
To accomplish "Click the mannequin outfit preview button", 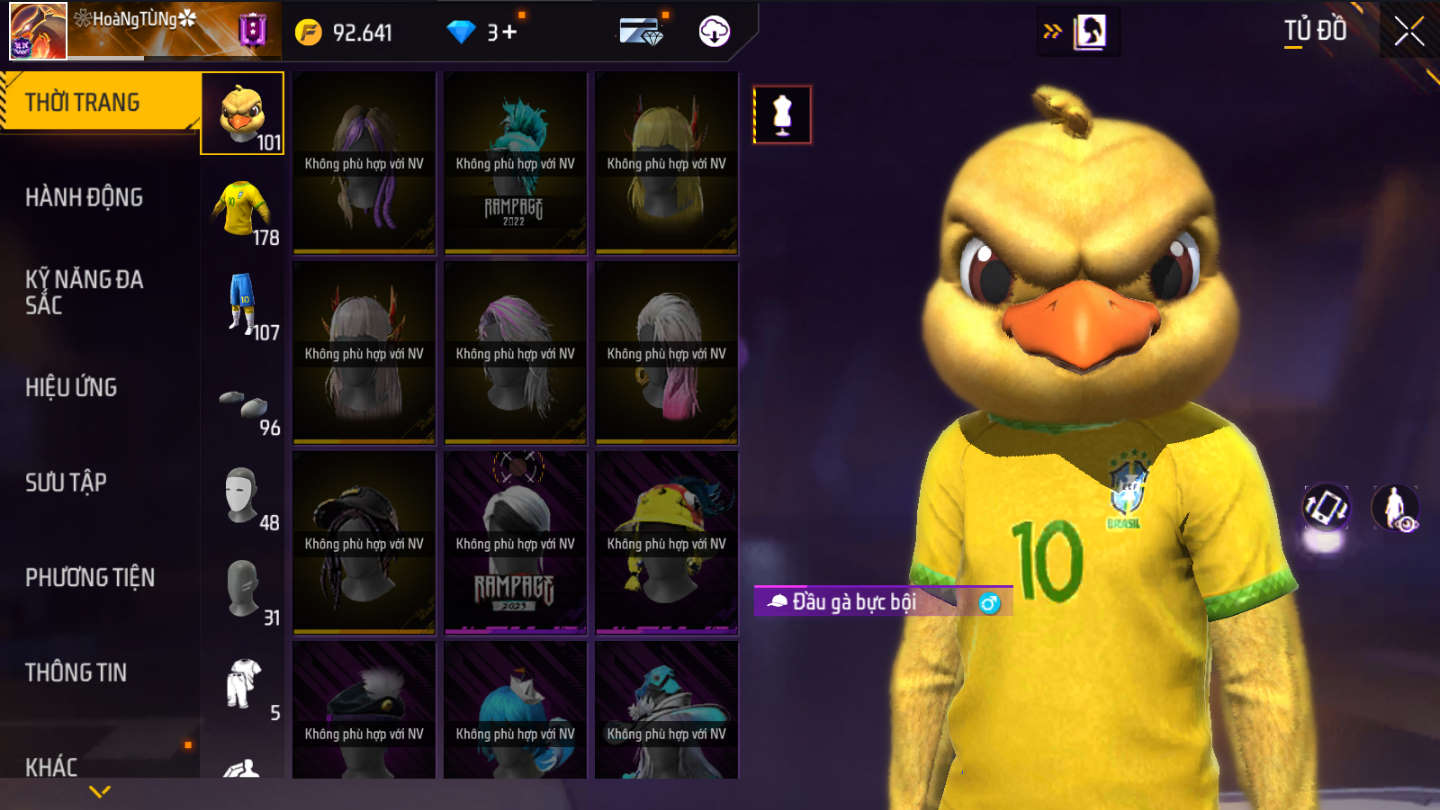I will pos(782,115).
